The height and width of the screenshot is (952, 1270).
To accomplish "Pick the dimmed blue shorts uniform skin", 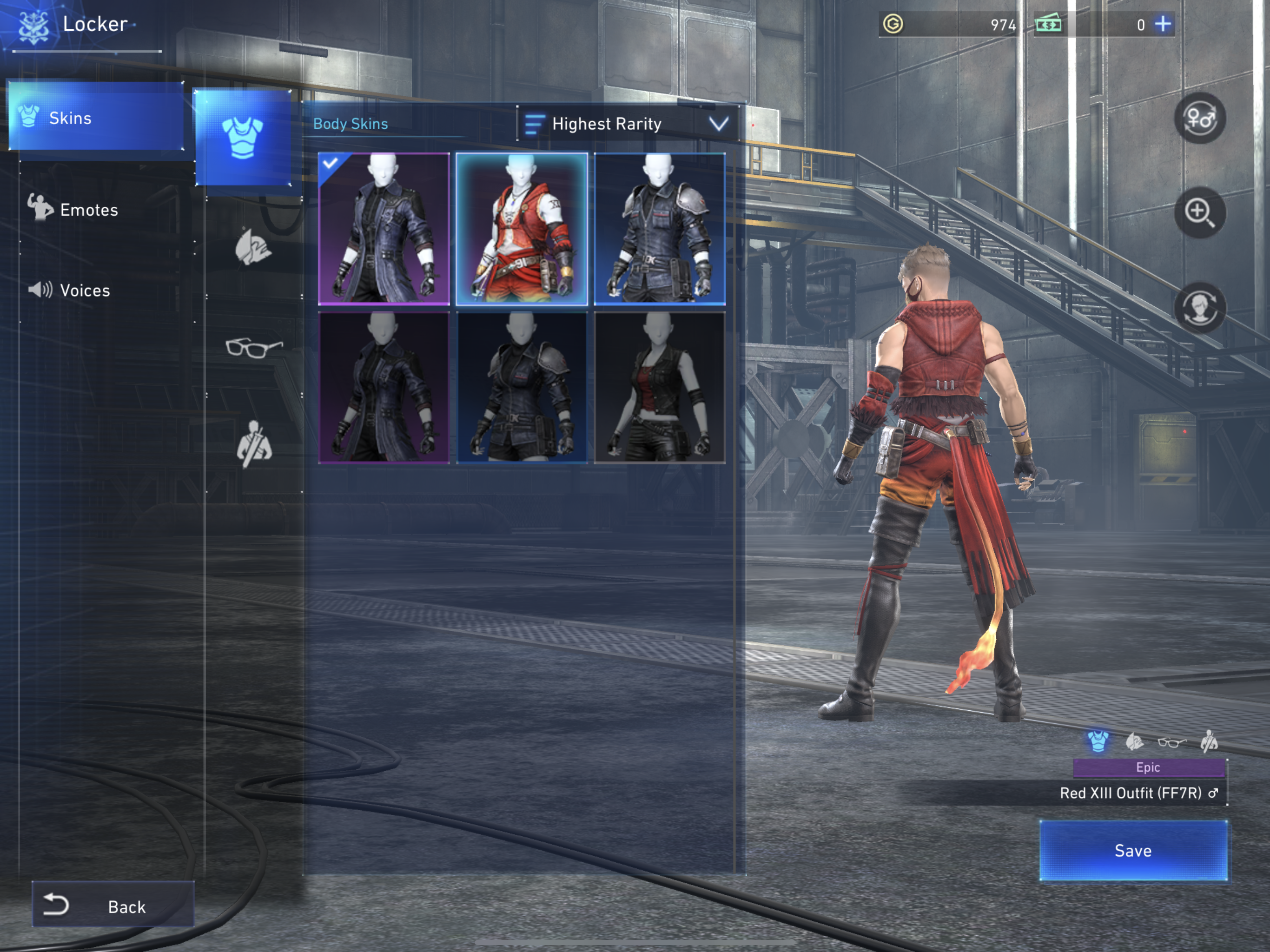I will tap(521, 387).
